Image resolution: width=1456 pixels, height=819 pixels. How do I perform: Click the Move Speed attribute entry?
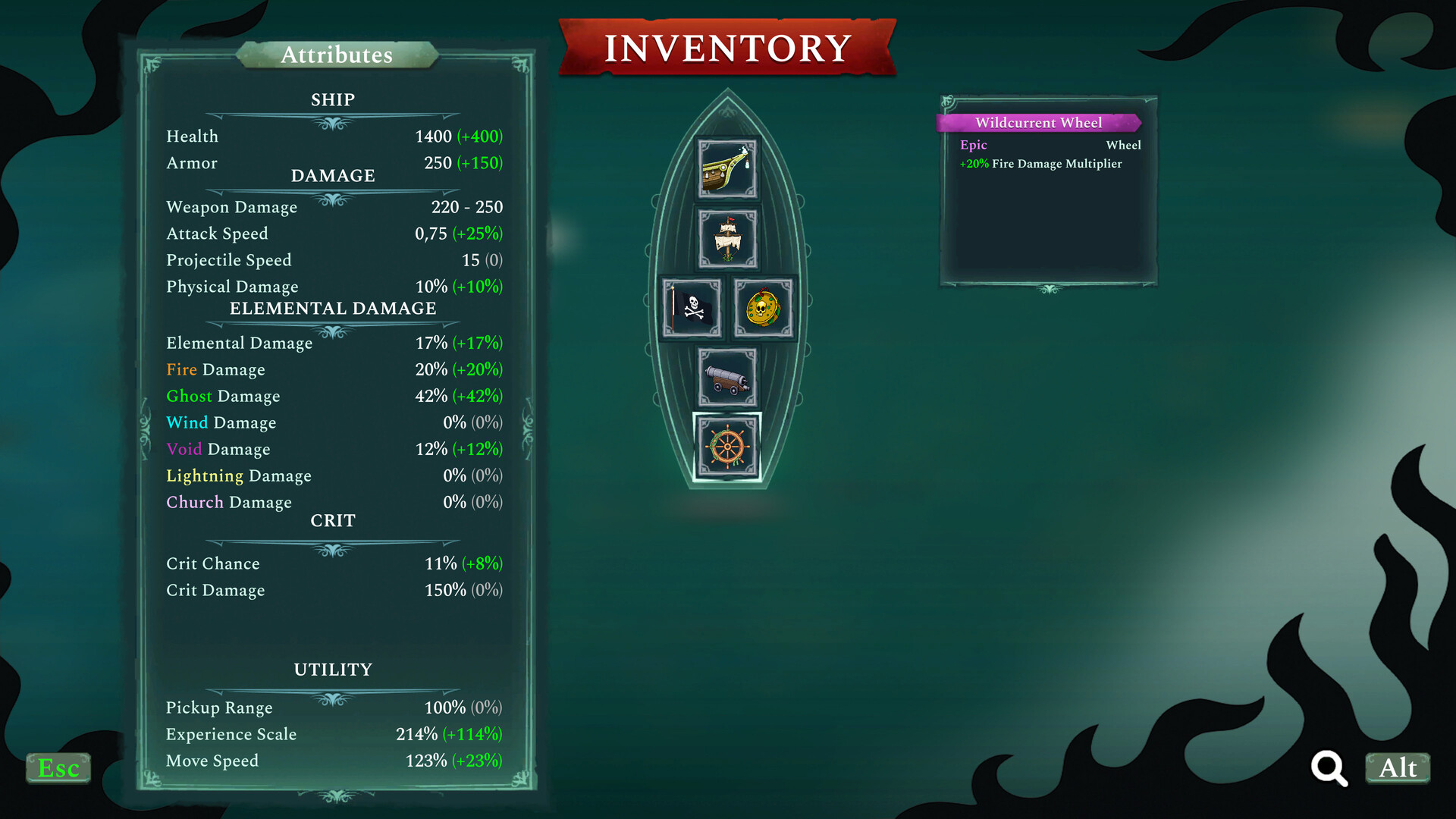coord(334,761)
